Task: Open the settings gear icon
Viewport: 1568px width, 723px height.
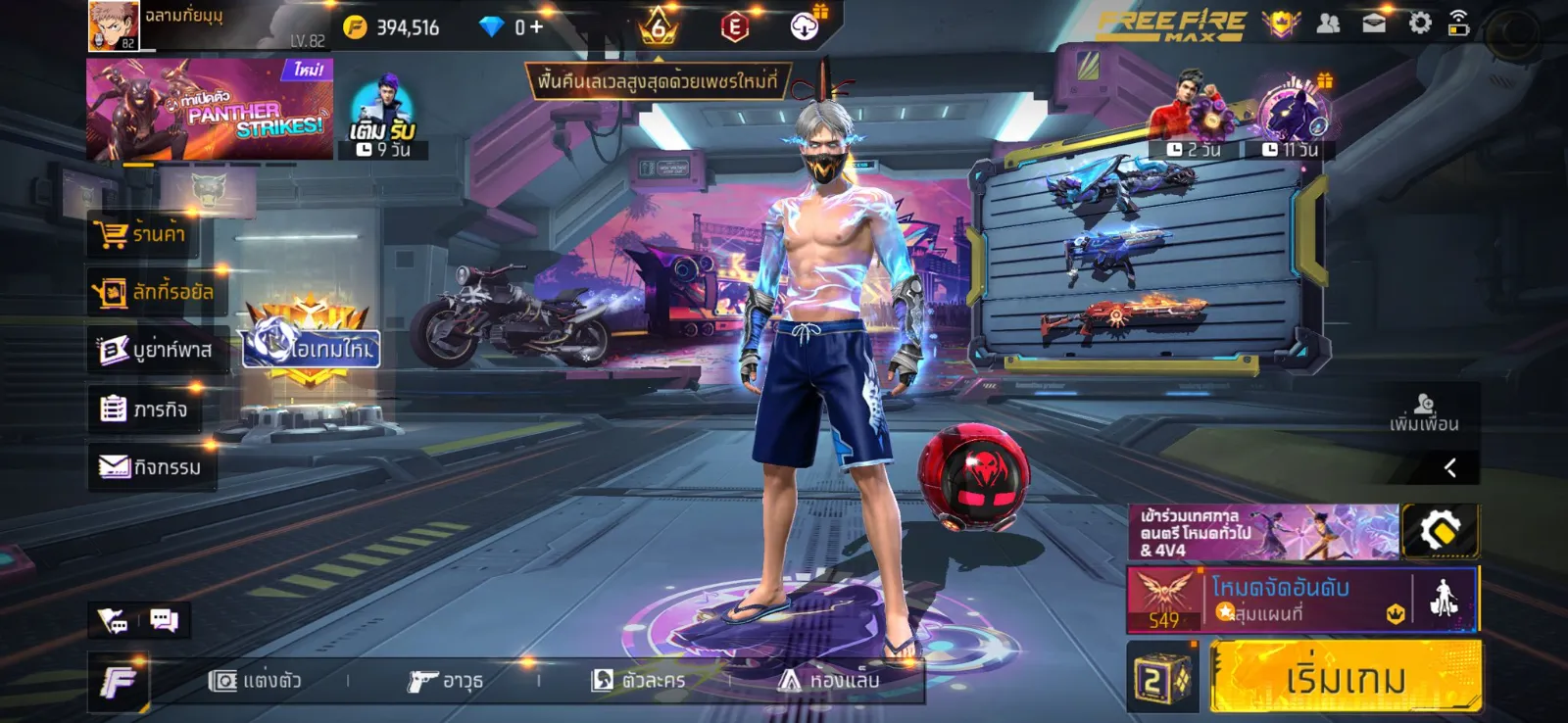Action: [x=1419, y=24]
